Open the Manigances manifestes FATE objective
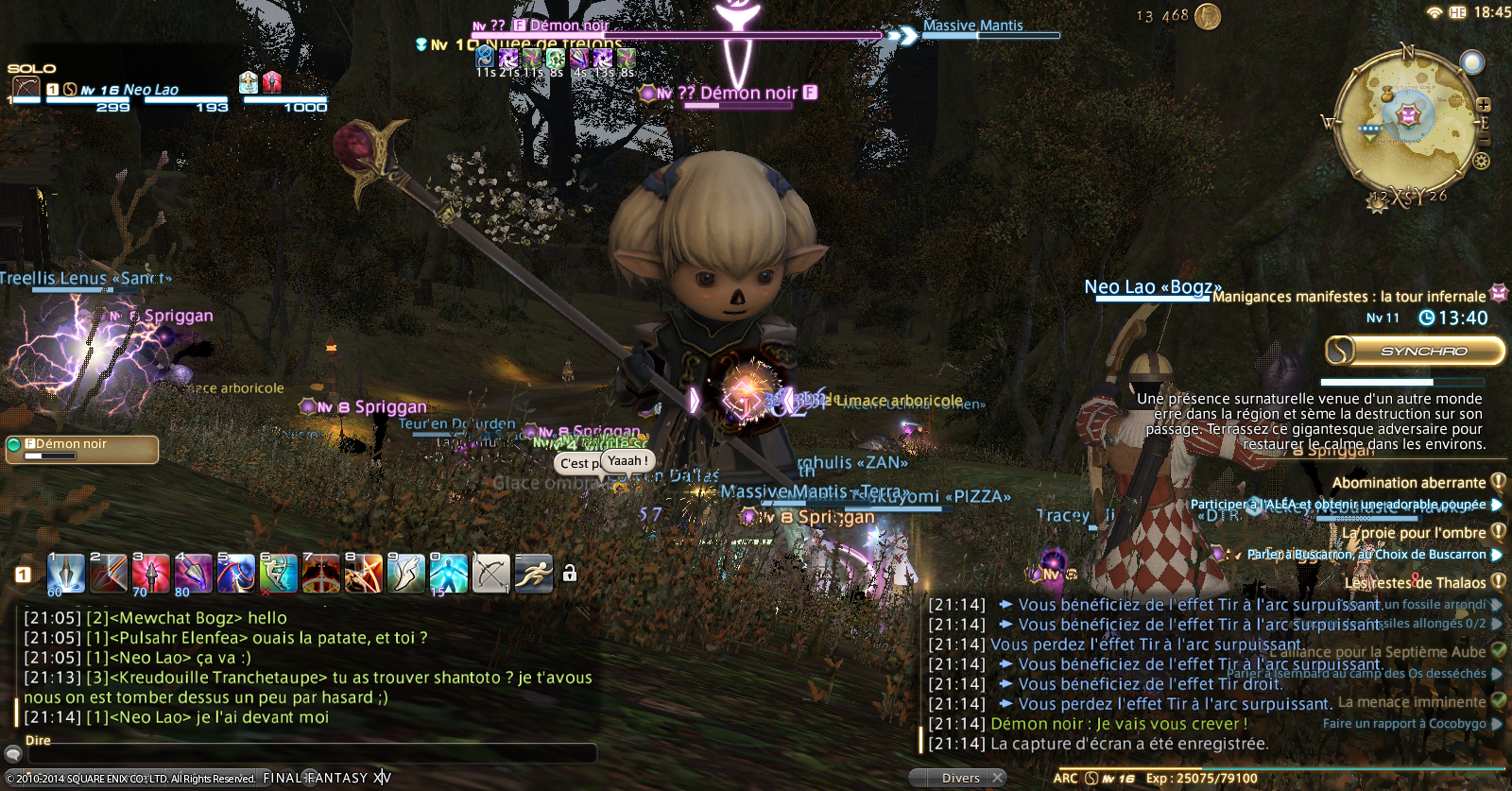1512x791 pixels. [1349, 297]
